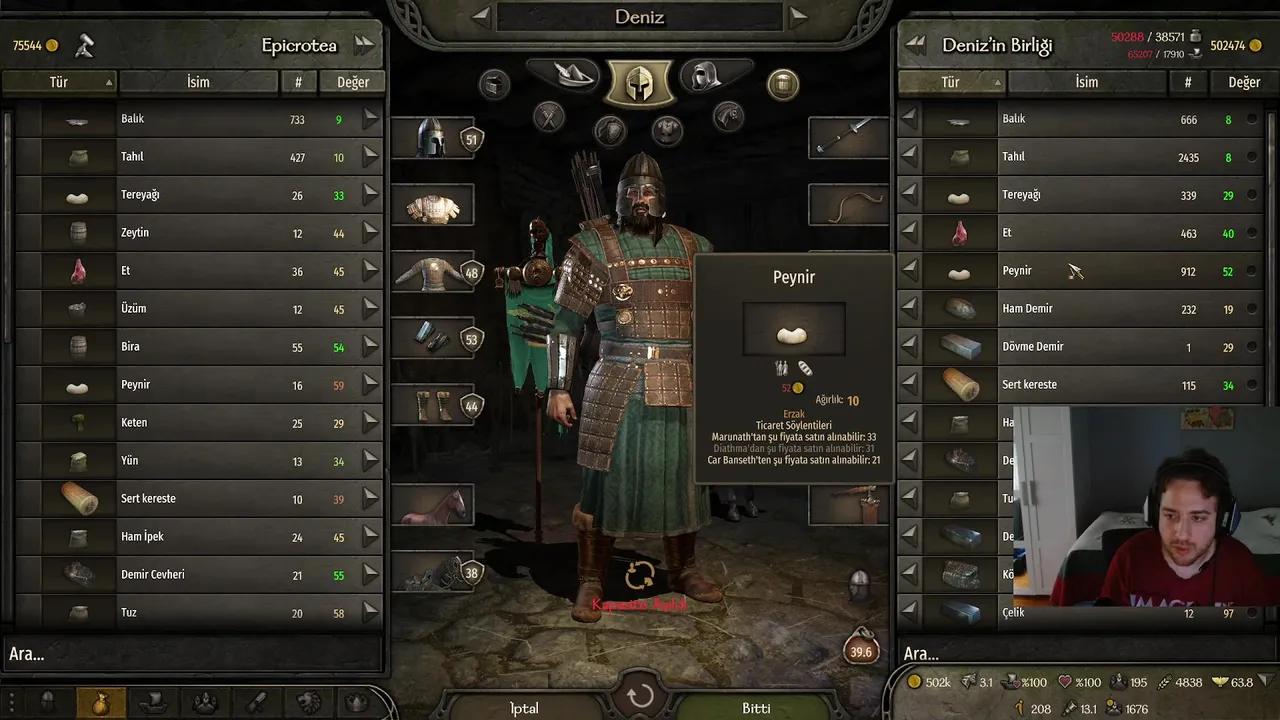This screenshot has height=720, width=1280.
Task: Sort merchant list by İsim column
Action: 198,82
